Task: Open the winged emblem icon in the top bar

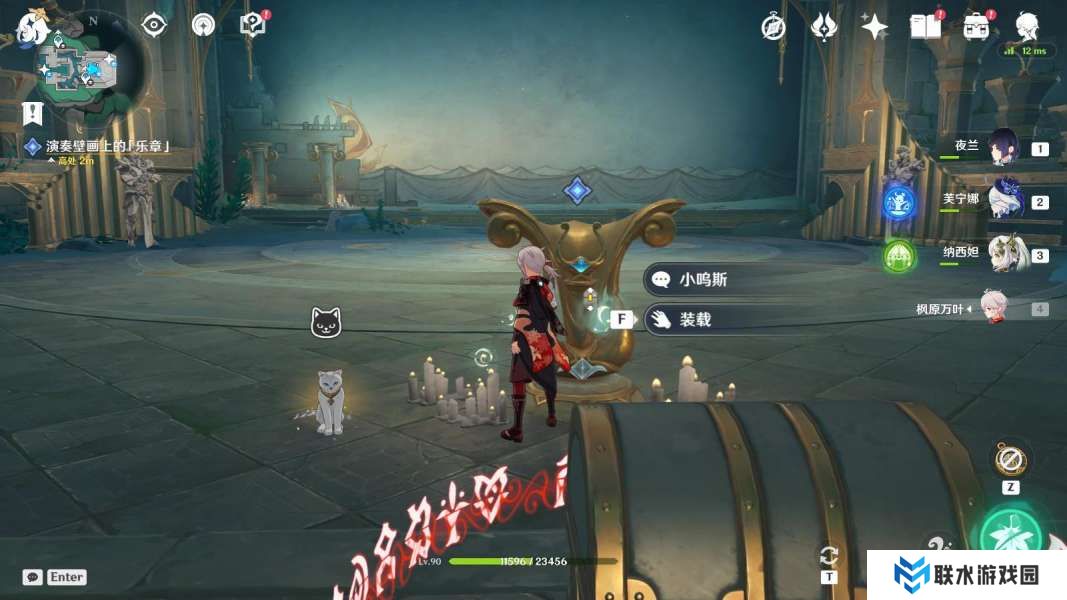Action: [x=824, y=27]
